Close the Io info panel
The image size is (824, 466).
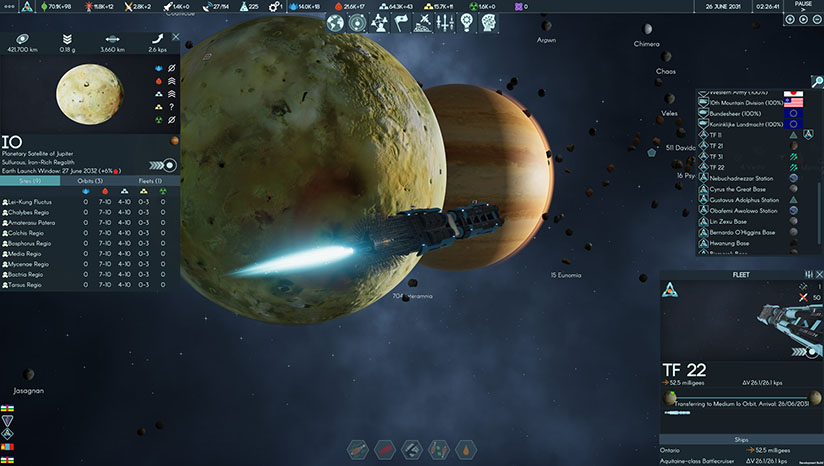pyautogui.click(x=176, y=37)
